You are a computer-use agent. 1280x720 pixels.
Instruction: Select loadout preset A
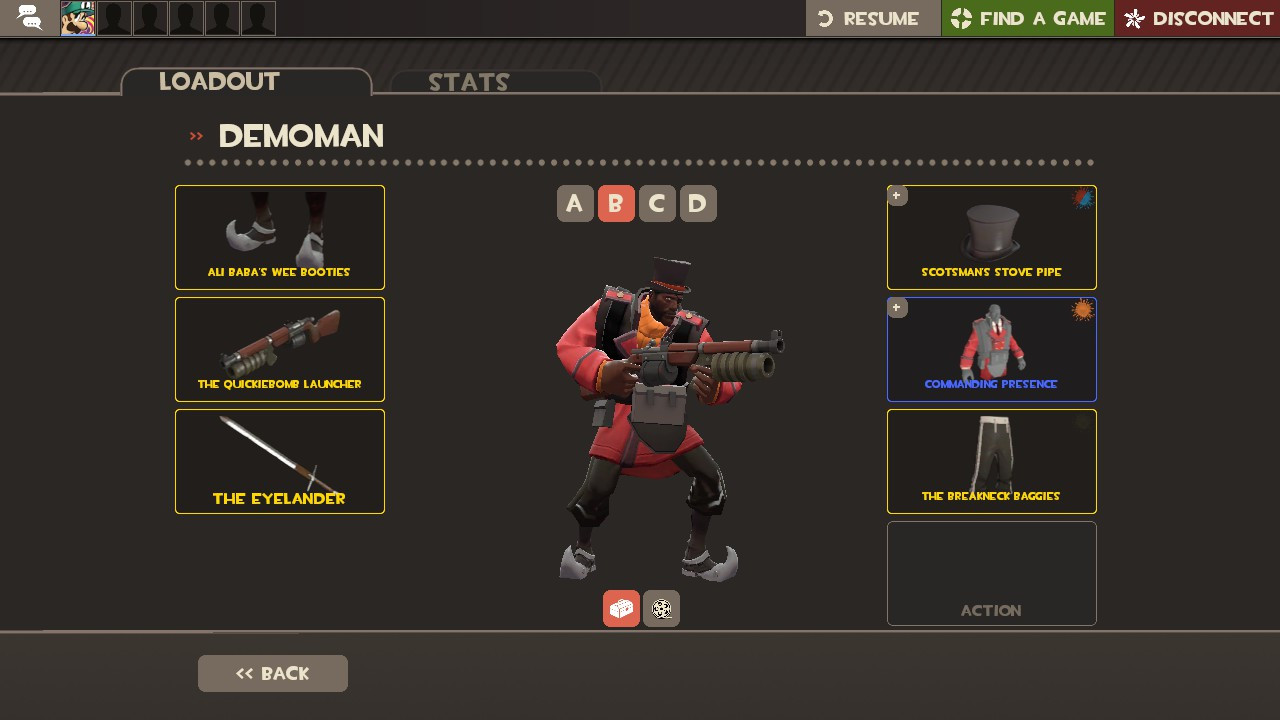coord(575,203)
